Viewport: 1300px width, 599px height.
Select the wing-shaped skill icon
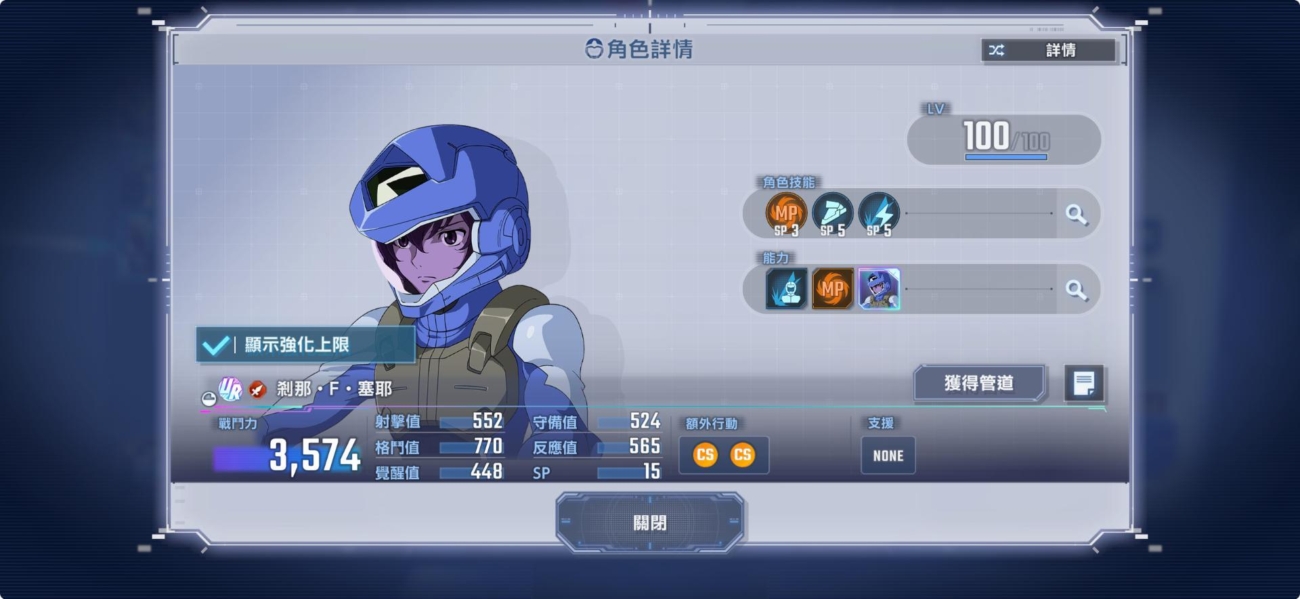pyautogui.click(x=832, y=213)
